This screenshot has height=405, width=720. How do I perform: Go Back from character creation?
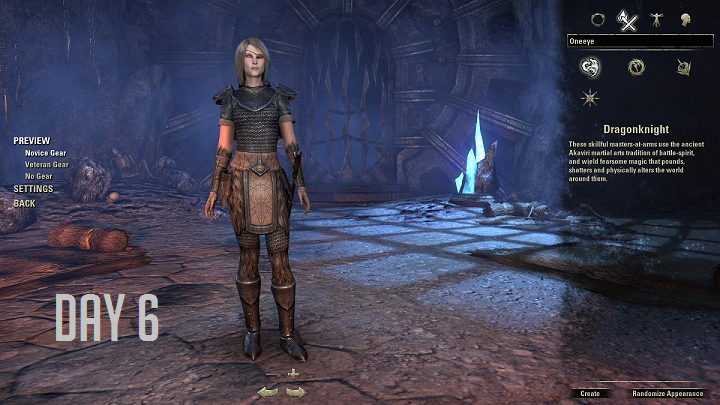tap(24, 203)
